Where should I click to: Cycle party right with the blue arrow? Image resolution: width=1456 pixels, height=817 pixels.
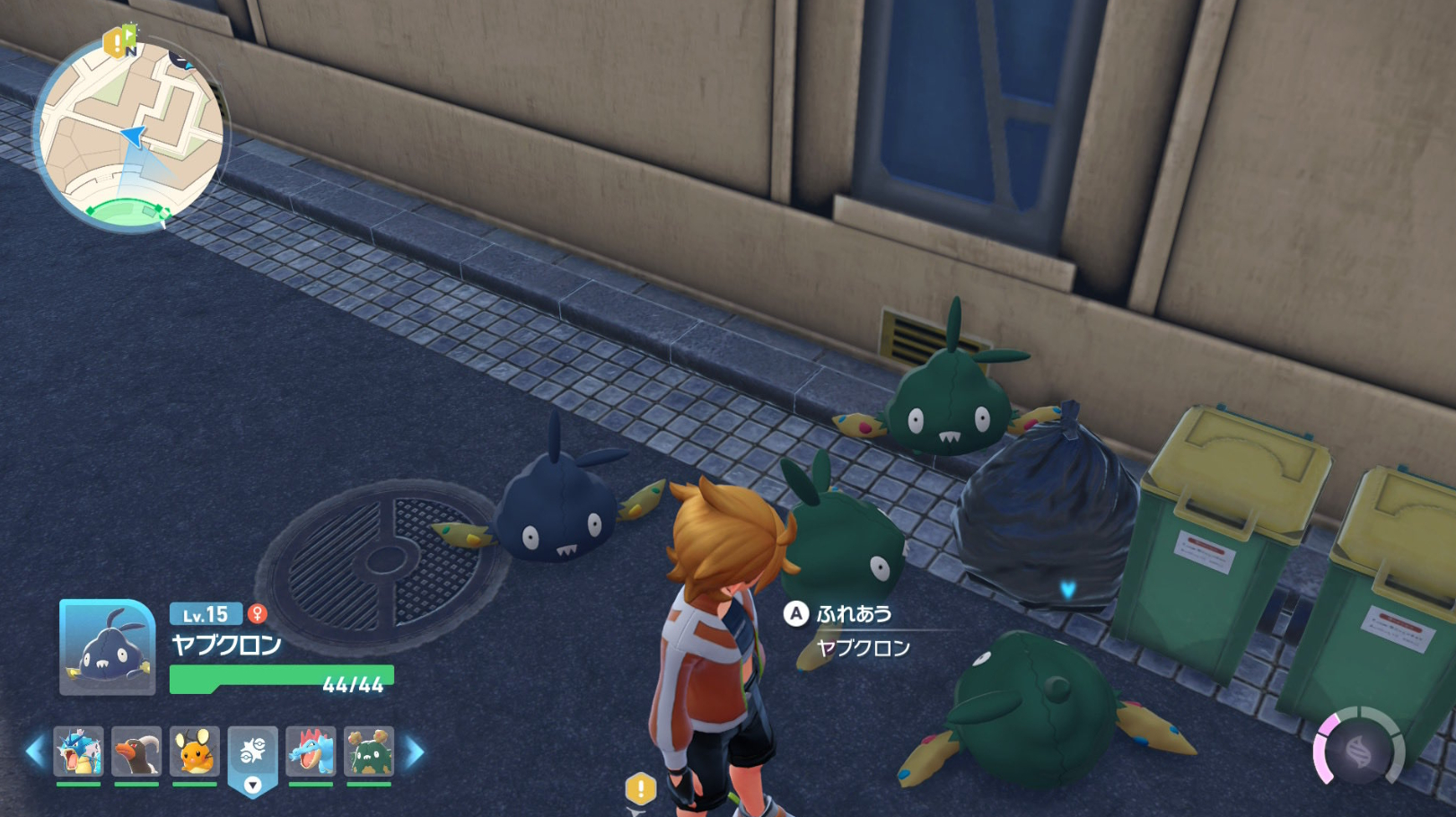[x=414, y=751]
